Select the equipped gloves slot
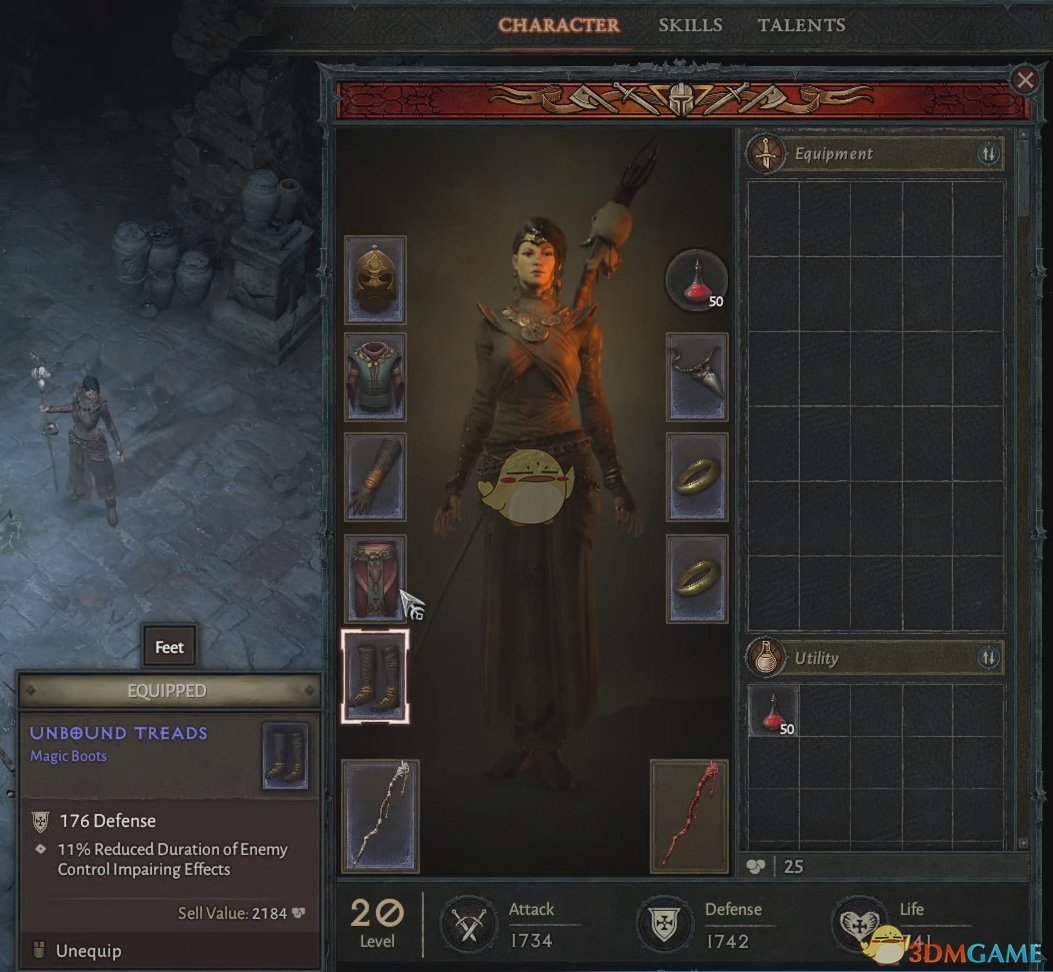Image resolution: width=1053 pixels, height=972 pixels. [375, 476]
